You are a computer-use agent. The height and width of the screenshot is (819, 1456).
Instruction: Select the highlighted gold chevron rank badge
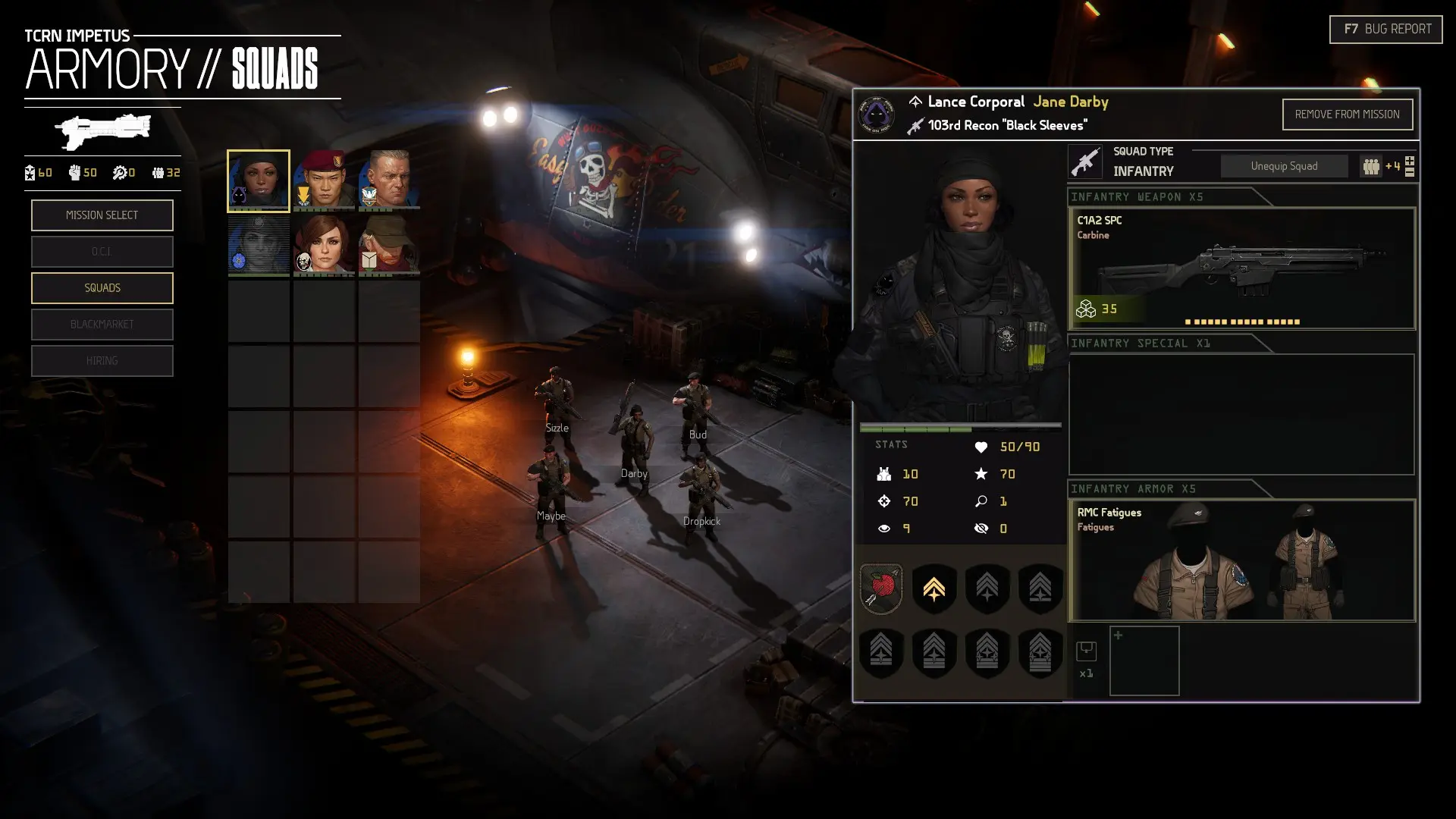click(934, 588)
